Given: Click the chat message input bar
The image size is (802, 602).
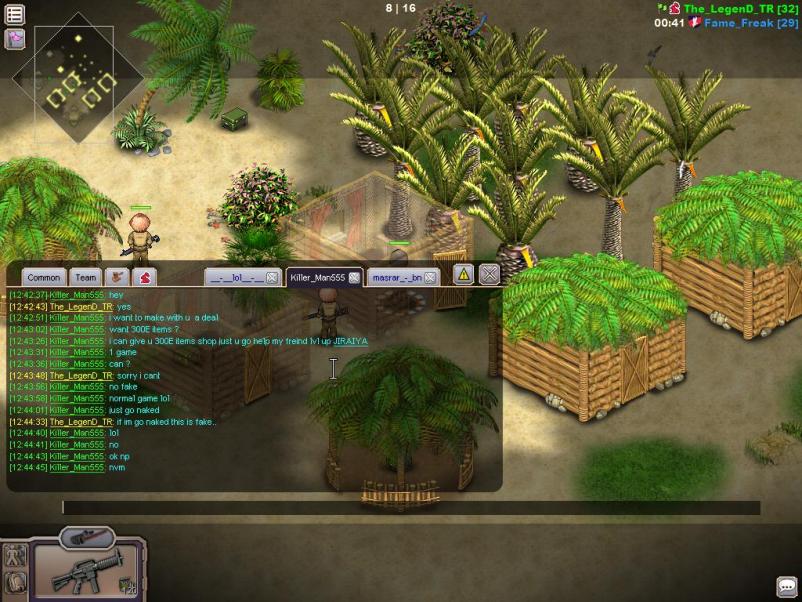Looking at the screenshot, I should coord(410,508).
